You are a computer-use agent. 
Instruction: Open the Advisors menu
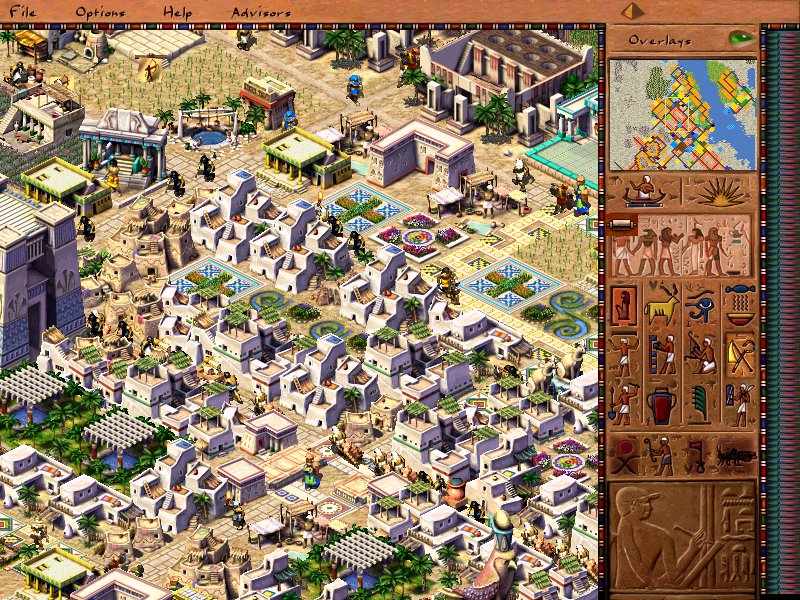tap(261, 12)
